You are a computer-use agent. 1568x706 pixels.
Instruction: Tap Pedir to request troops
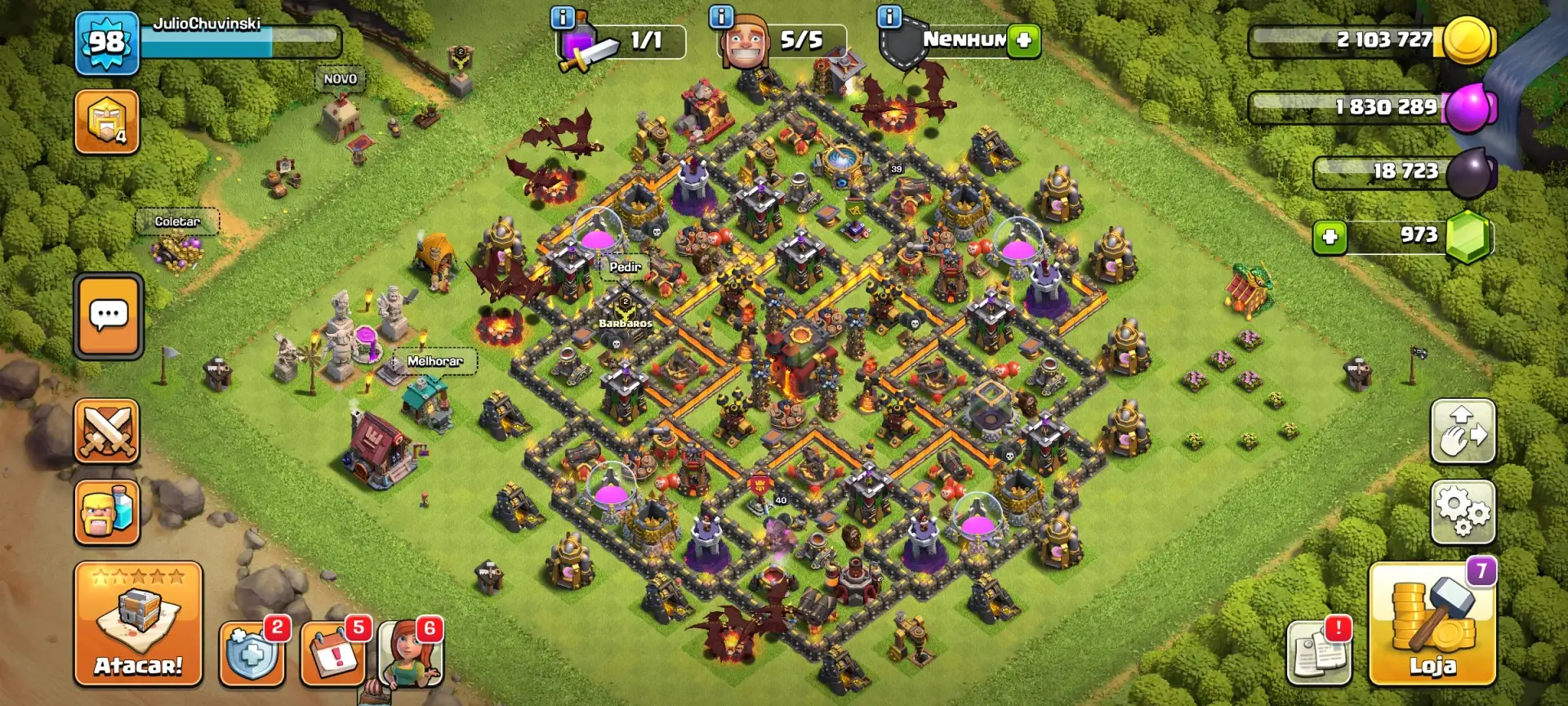(624, 267)
